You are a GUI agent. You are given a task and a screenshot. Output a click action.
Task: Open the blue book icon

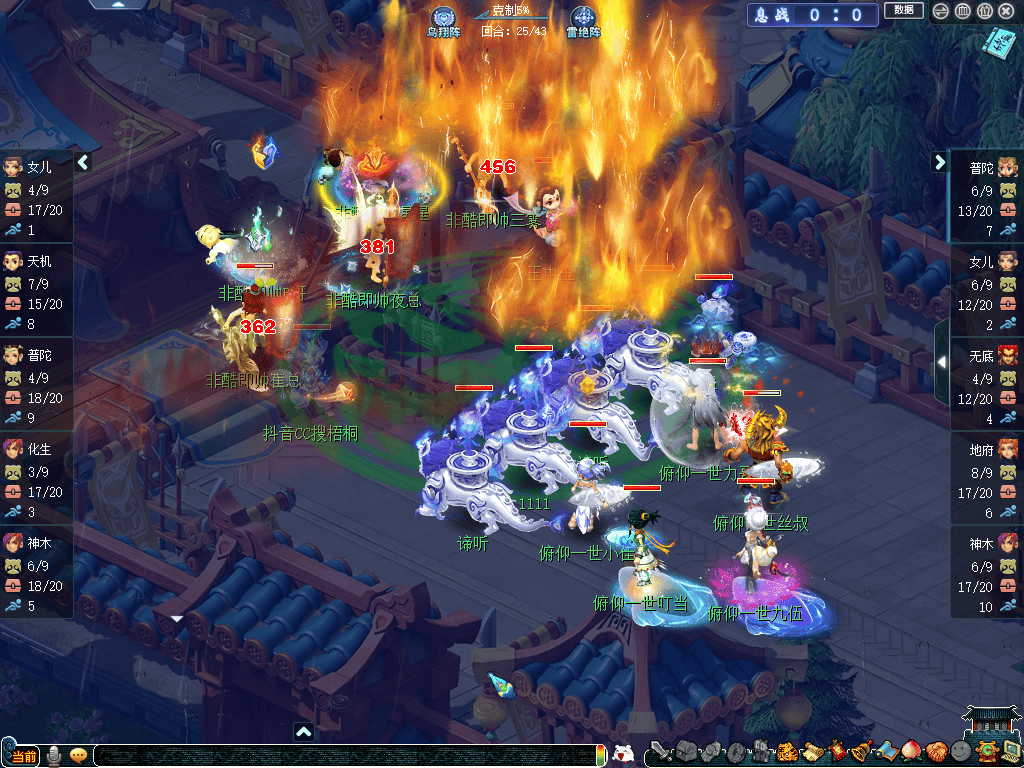point(998,41)
